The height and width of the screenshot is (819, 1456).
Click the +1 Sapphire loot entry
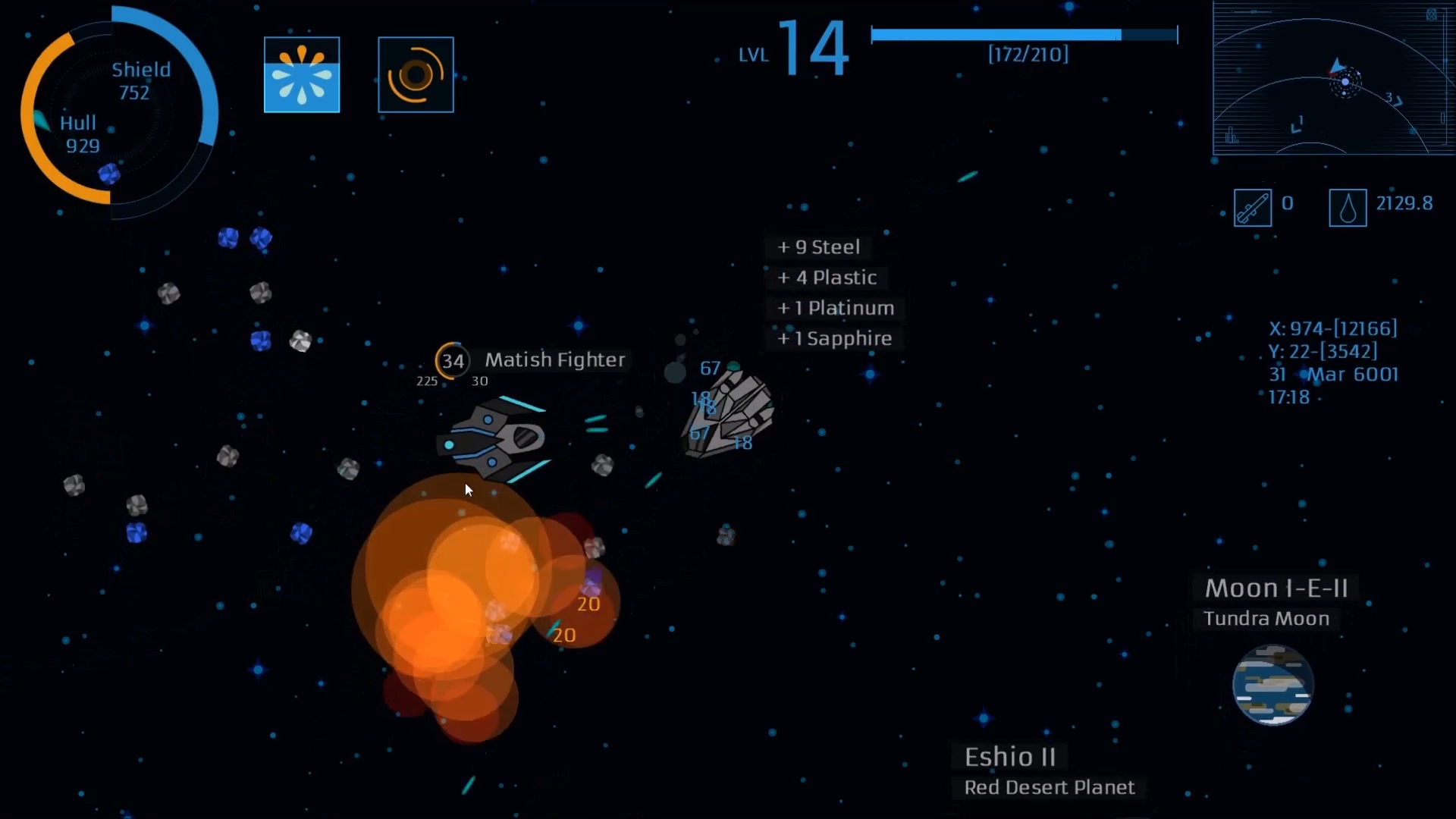pos(834,338)
